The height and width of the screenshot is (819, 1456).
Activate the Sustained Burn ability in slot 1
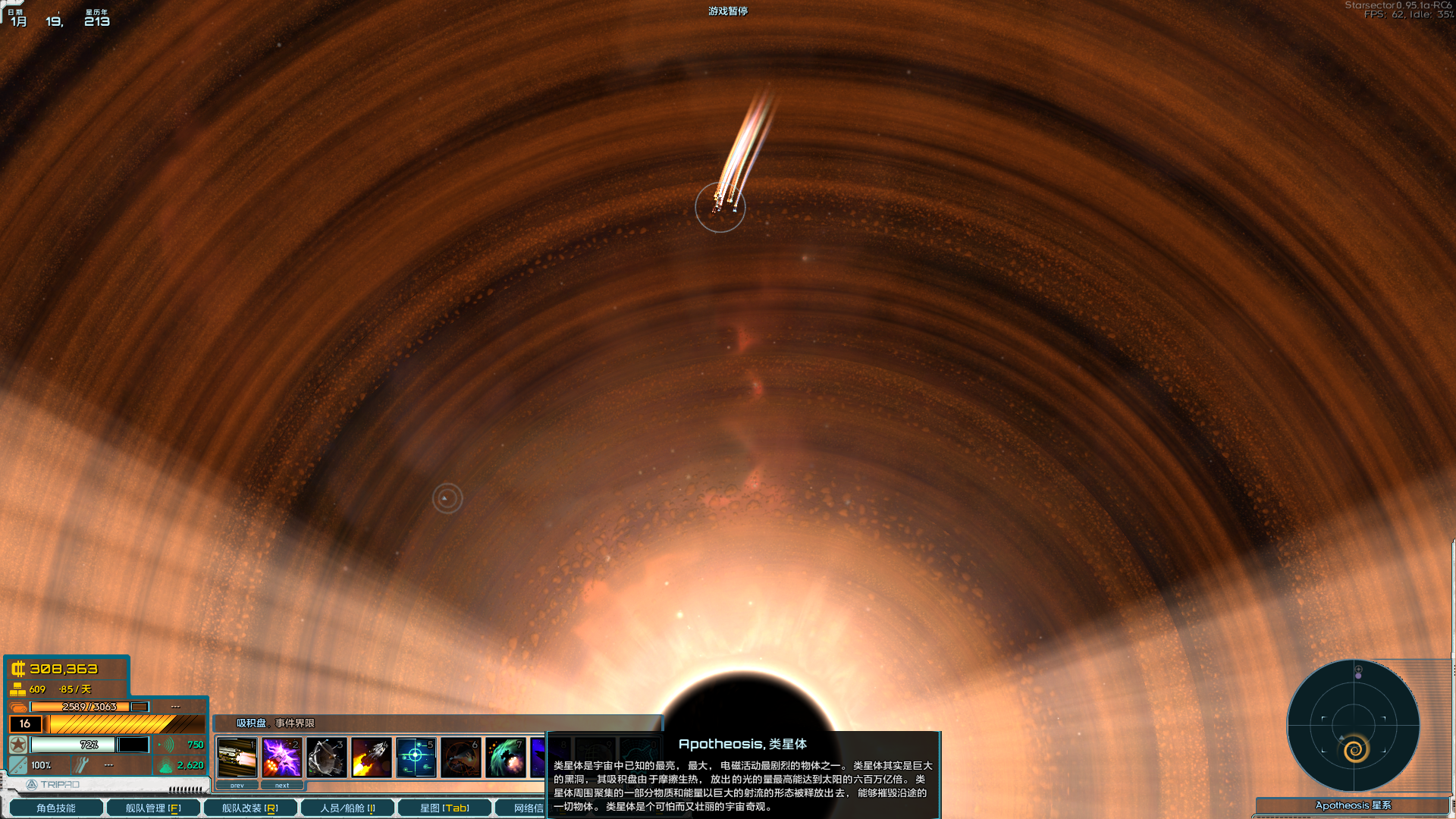tap(237, 758)
